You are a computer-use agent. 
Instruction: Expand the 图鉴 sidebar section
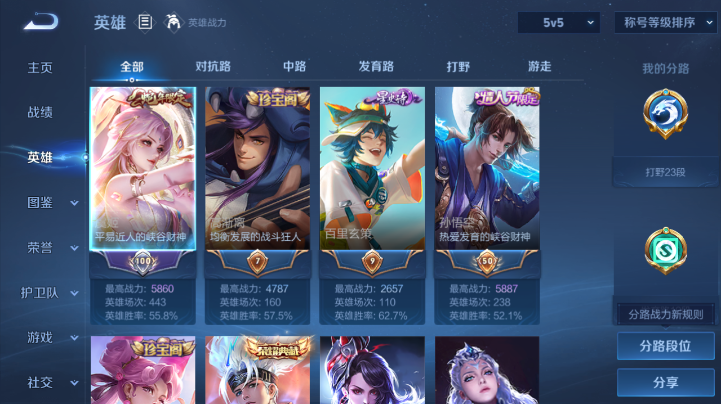point(51,202)
